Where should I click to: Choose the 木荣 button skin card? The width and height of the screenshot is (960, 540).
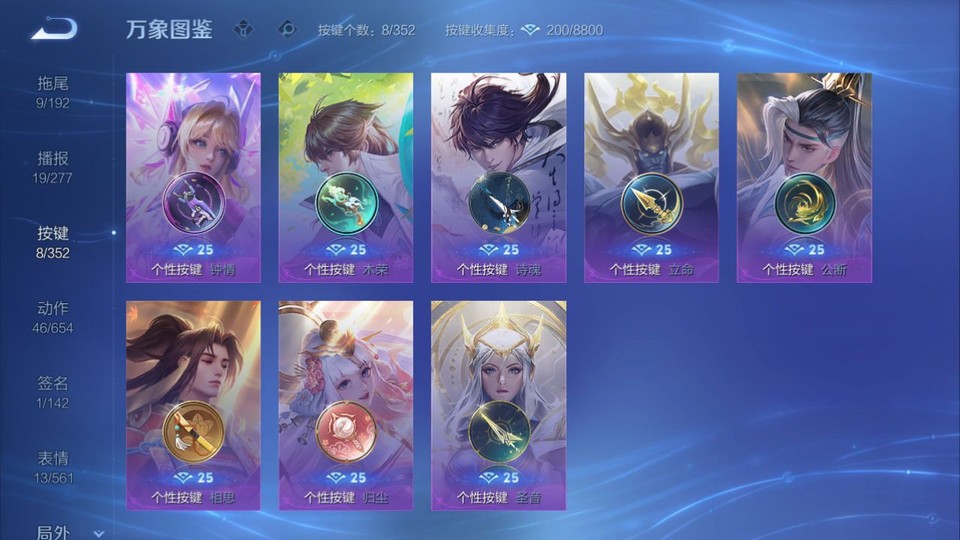click(x=346, y=177)
